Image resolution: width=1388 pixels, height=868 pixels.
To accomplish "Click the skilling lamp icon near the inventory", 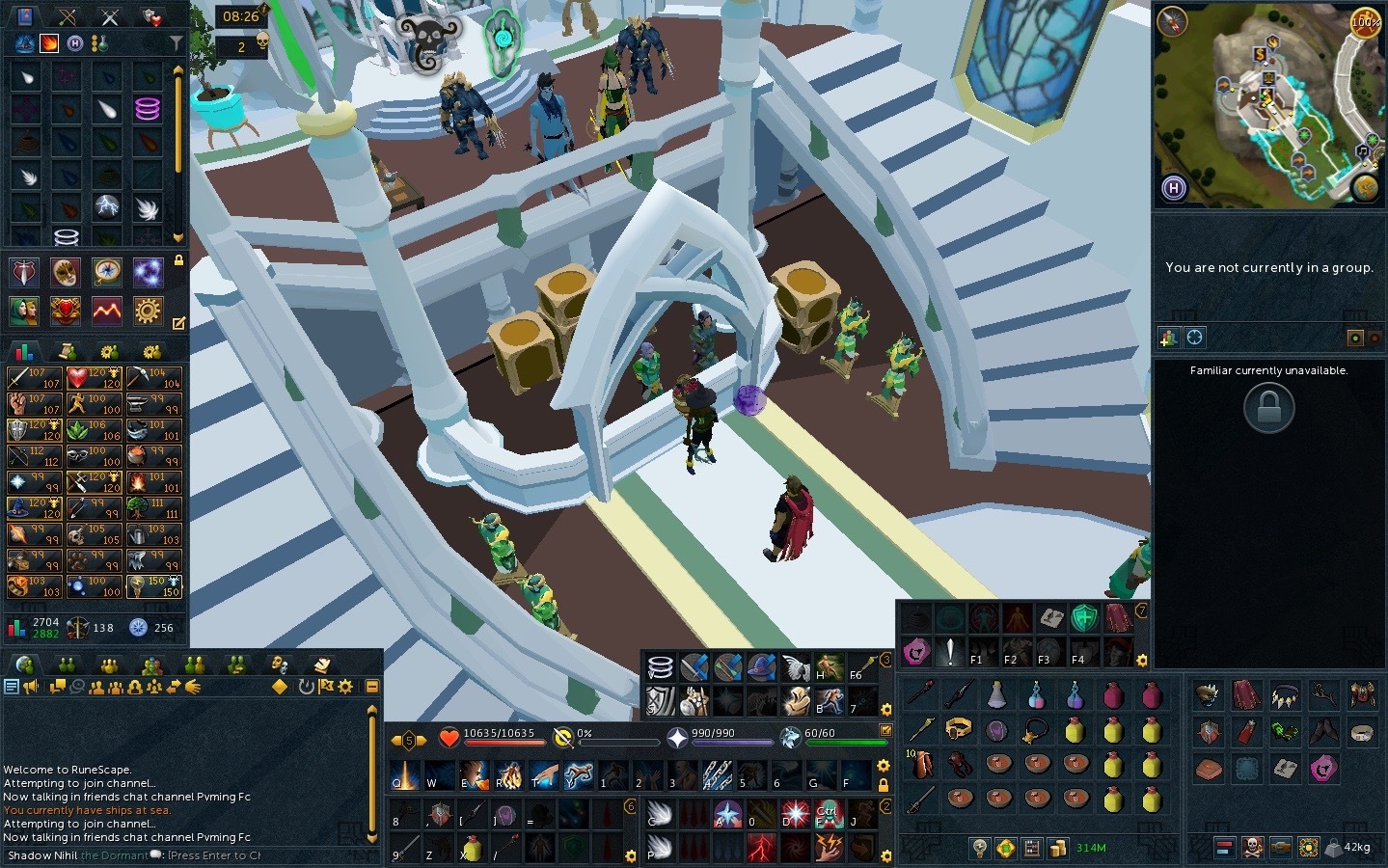I will (979, 849).
